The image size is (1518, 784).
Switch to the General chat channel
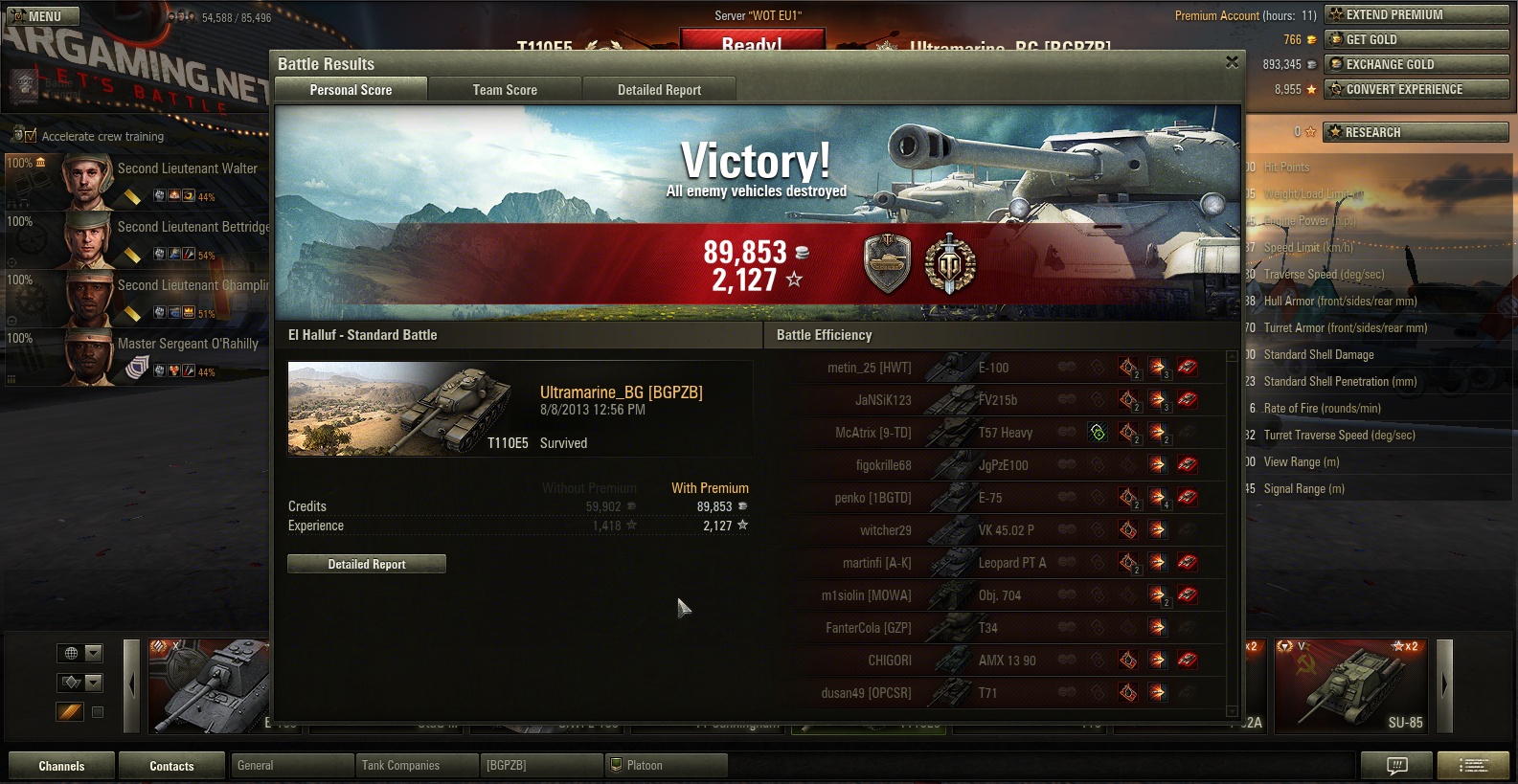(291, 766)
